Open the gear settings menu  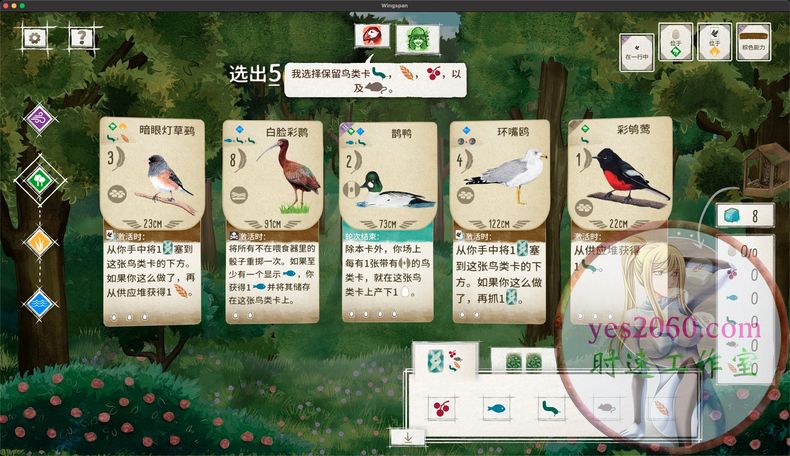pos(36,38)
